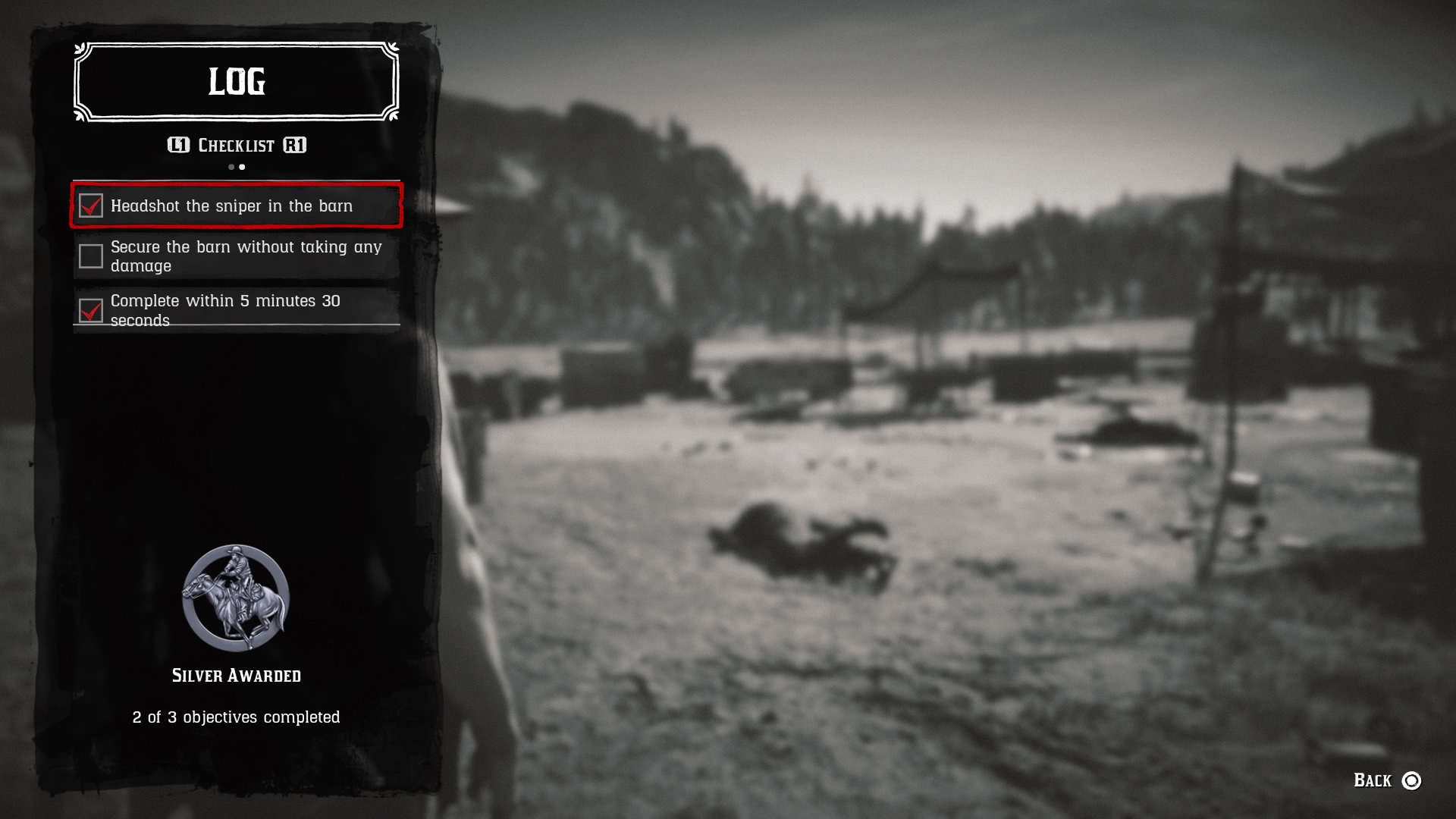Select the first page indicator dot

tap(230, 167)
